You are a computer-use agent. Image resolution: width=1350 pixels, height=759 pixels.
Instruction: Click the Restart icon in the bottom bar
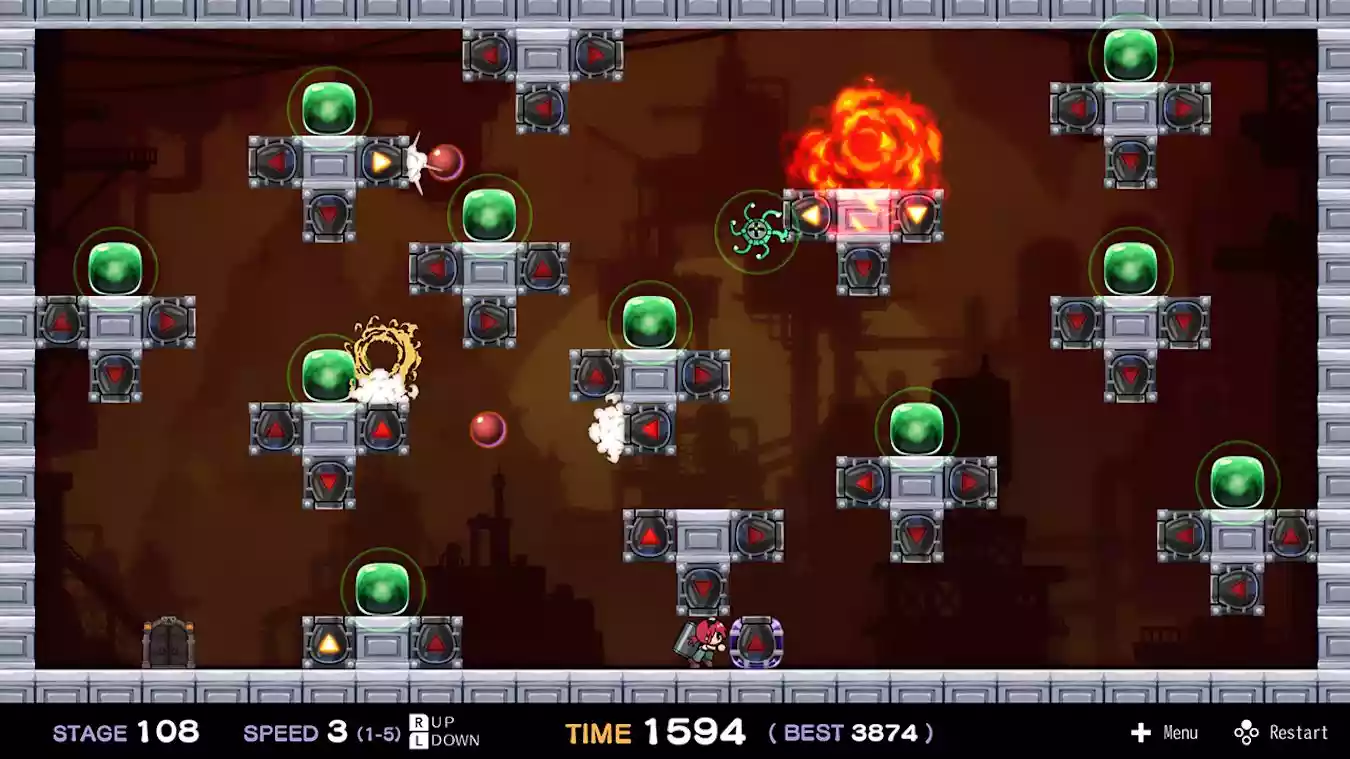coord(1247,732)
